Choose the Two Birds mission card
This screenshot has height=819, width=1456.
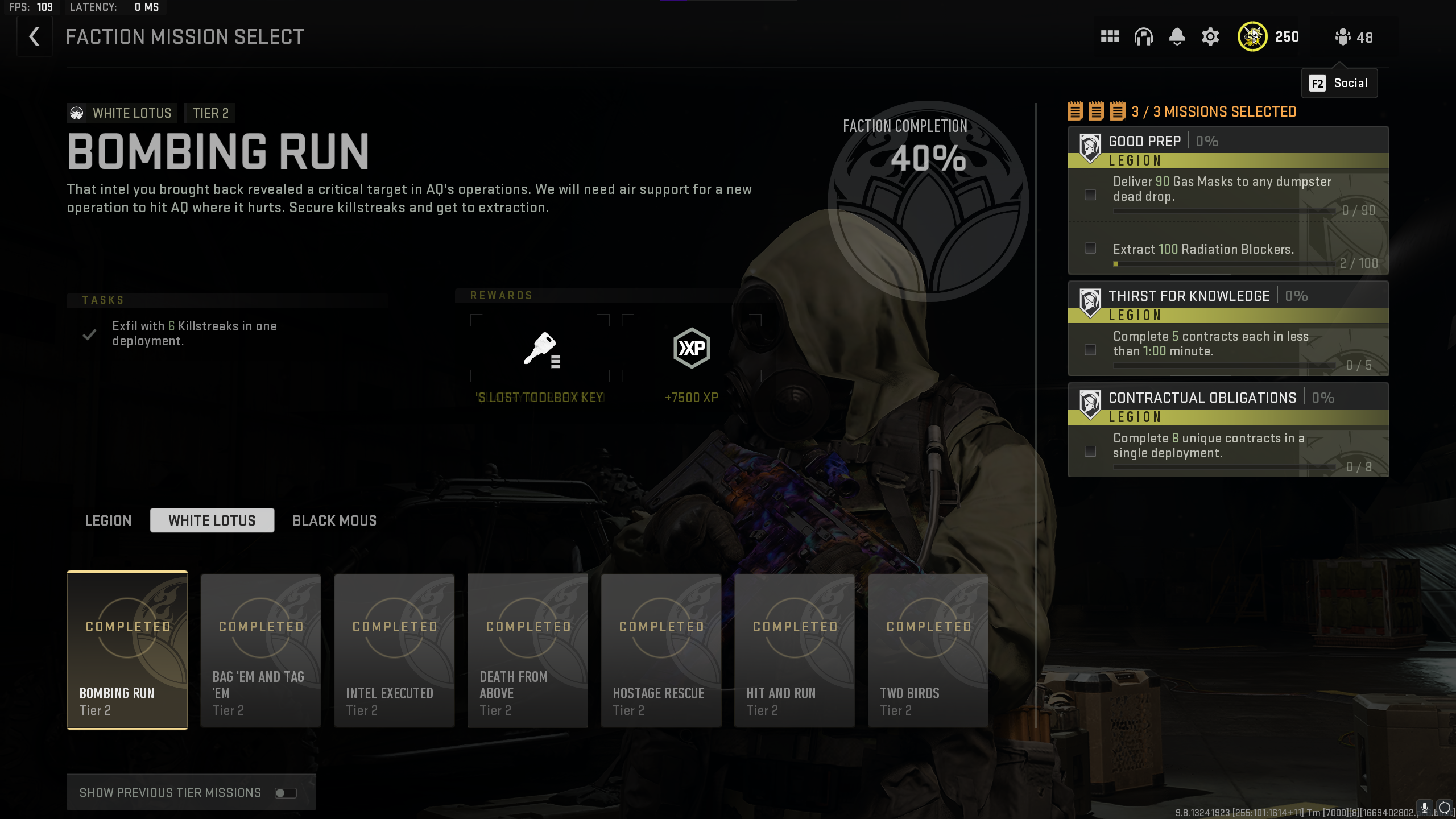928,650
